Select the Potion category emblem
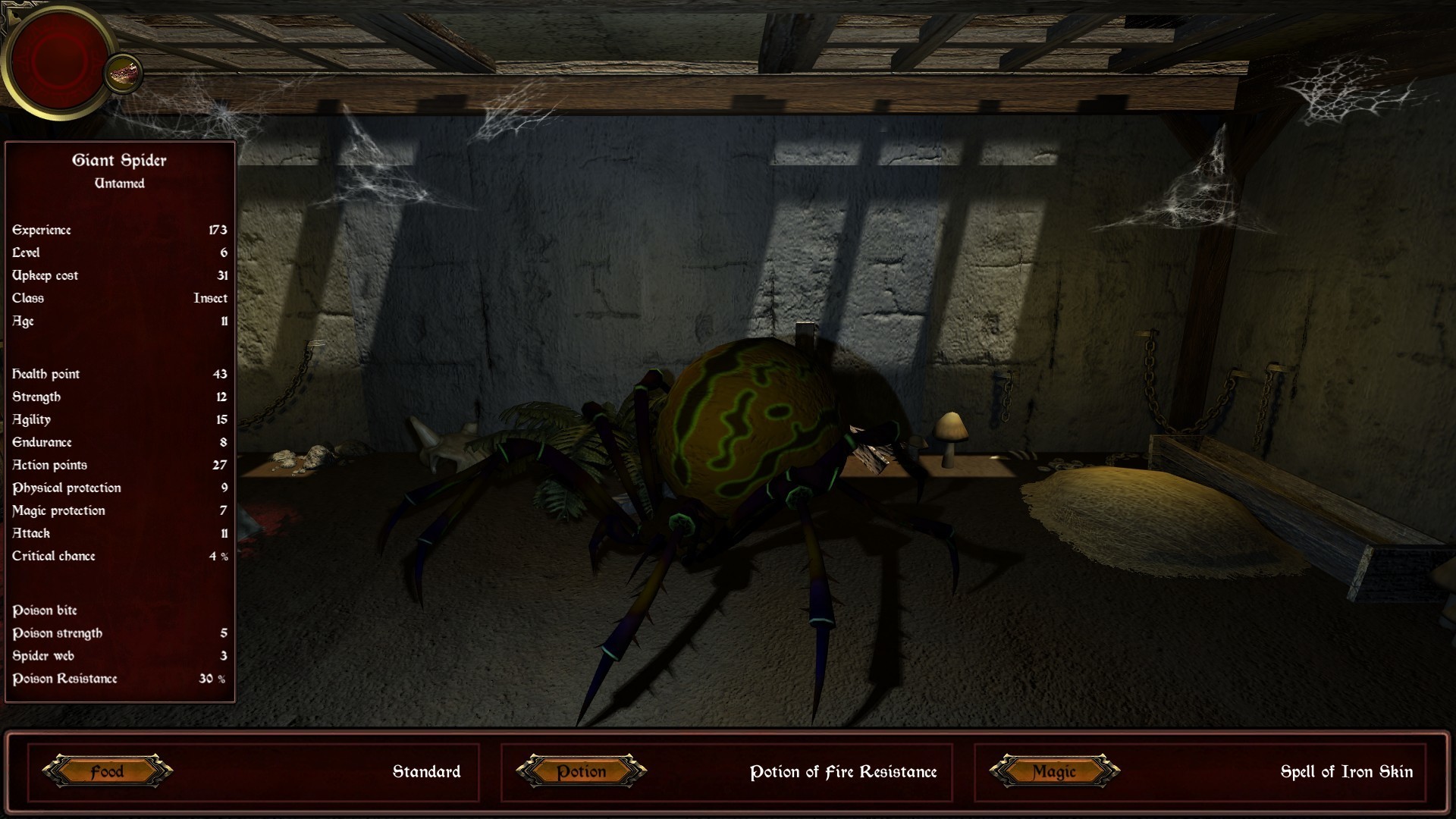 tap(580, 772)
